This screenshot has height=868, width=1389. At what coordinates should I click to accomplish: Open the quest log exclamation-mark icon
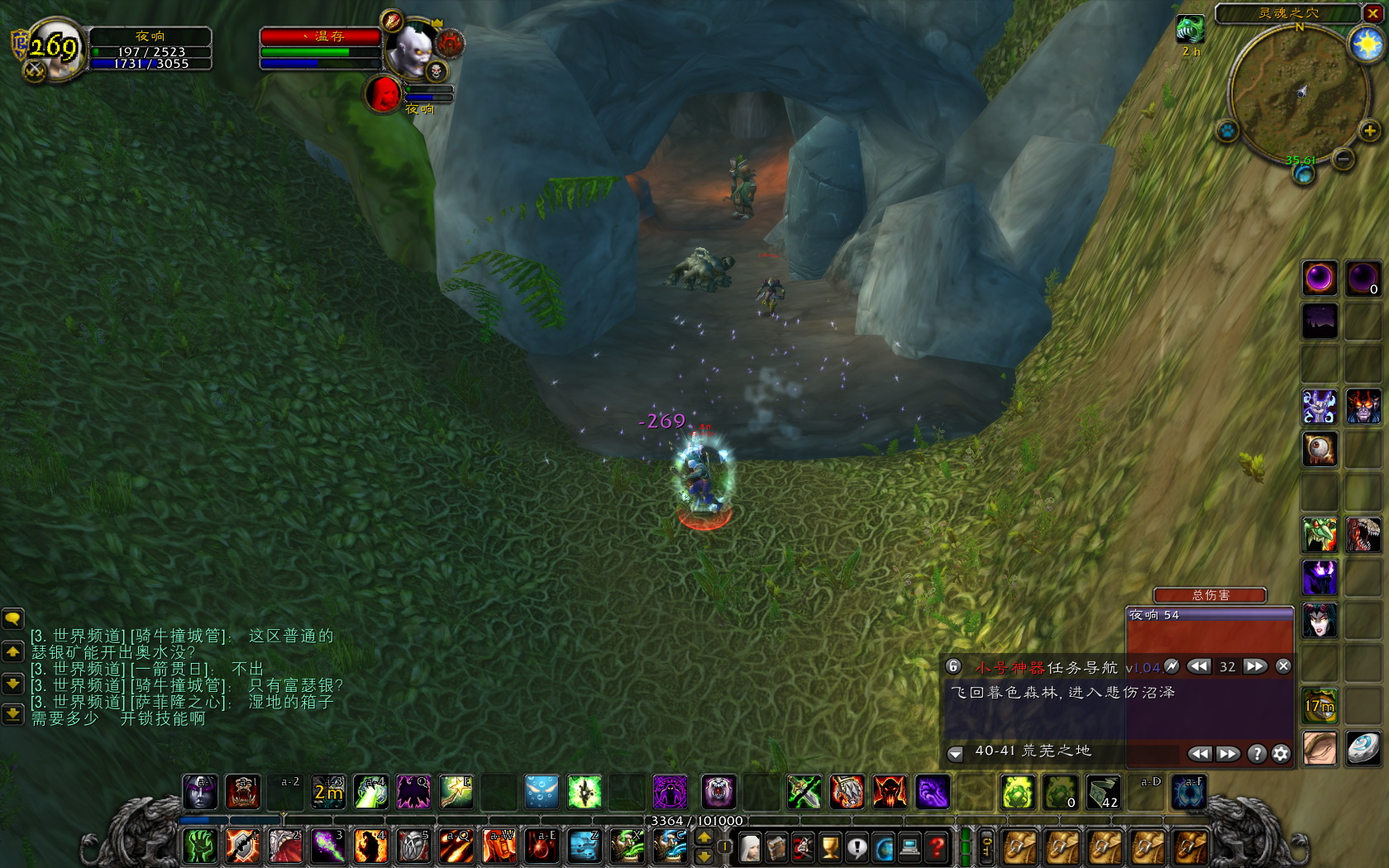click(857, 846)
